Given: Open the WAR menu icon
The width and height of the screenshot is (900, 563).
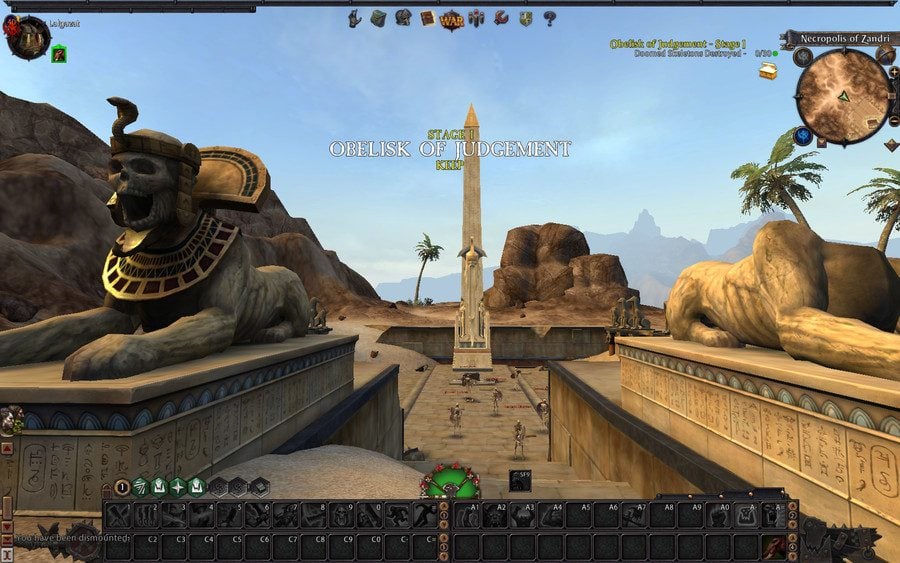Looking at the screenshot, I should (451, 18).
